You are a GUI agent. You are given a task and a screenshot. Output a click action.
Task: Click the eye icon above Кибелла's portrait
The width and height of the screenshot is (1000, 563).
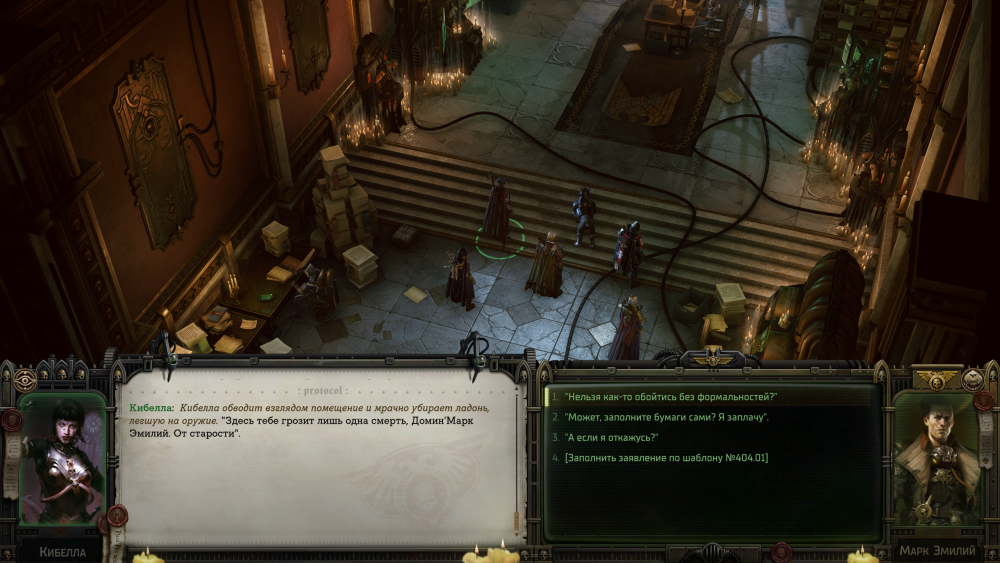click(x=25, y=379)
